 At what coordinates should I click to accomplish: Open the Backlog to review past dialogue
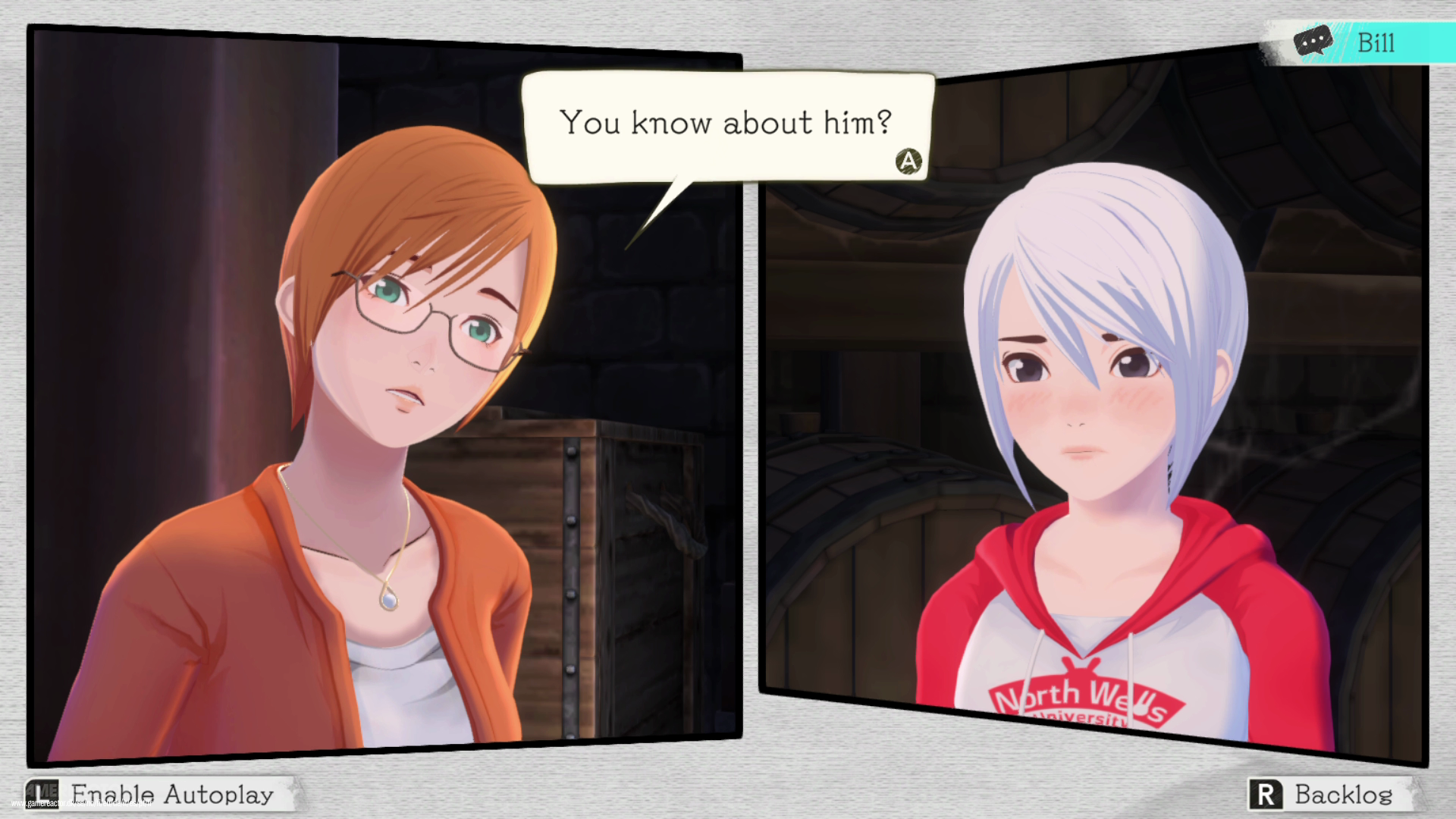point(1342,794)
